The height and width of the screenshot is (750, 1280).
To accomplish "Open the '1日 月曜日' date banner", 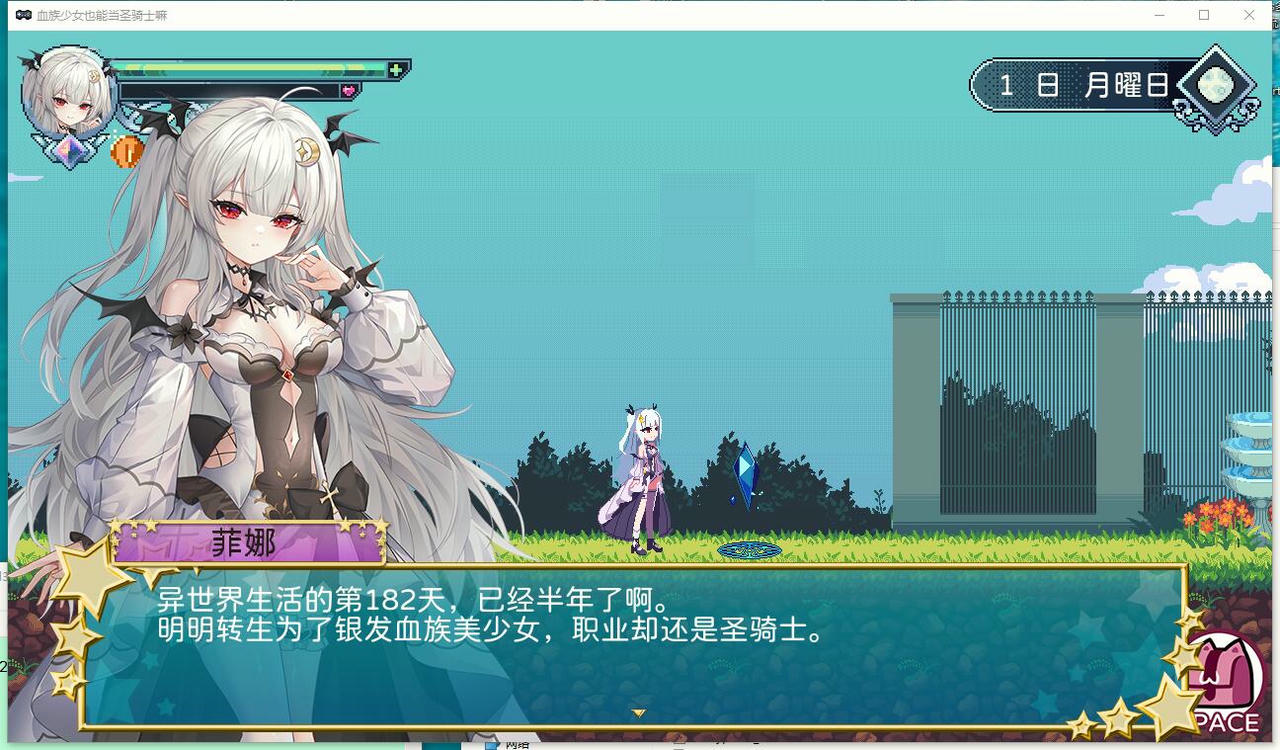I will [x=1082, y=85].
